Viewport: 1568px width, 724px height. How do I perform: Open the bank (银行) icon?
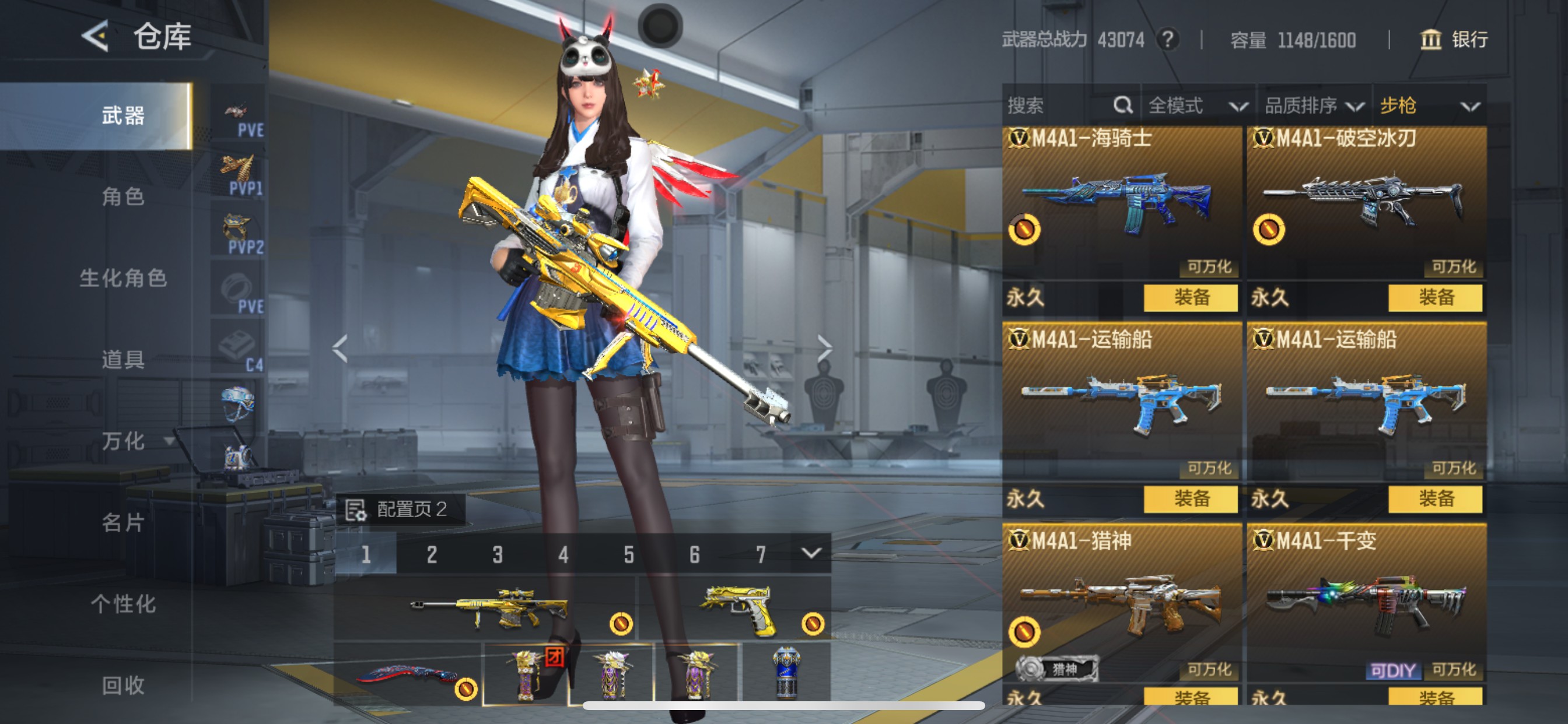[x=1431, y=40]
